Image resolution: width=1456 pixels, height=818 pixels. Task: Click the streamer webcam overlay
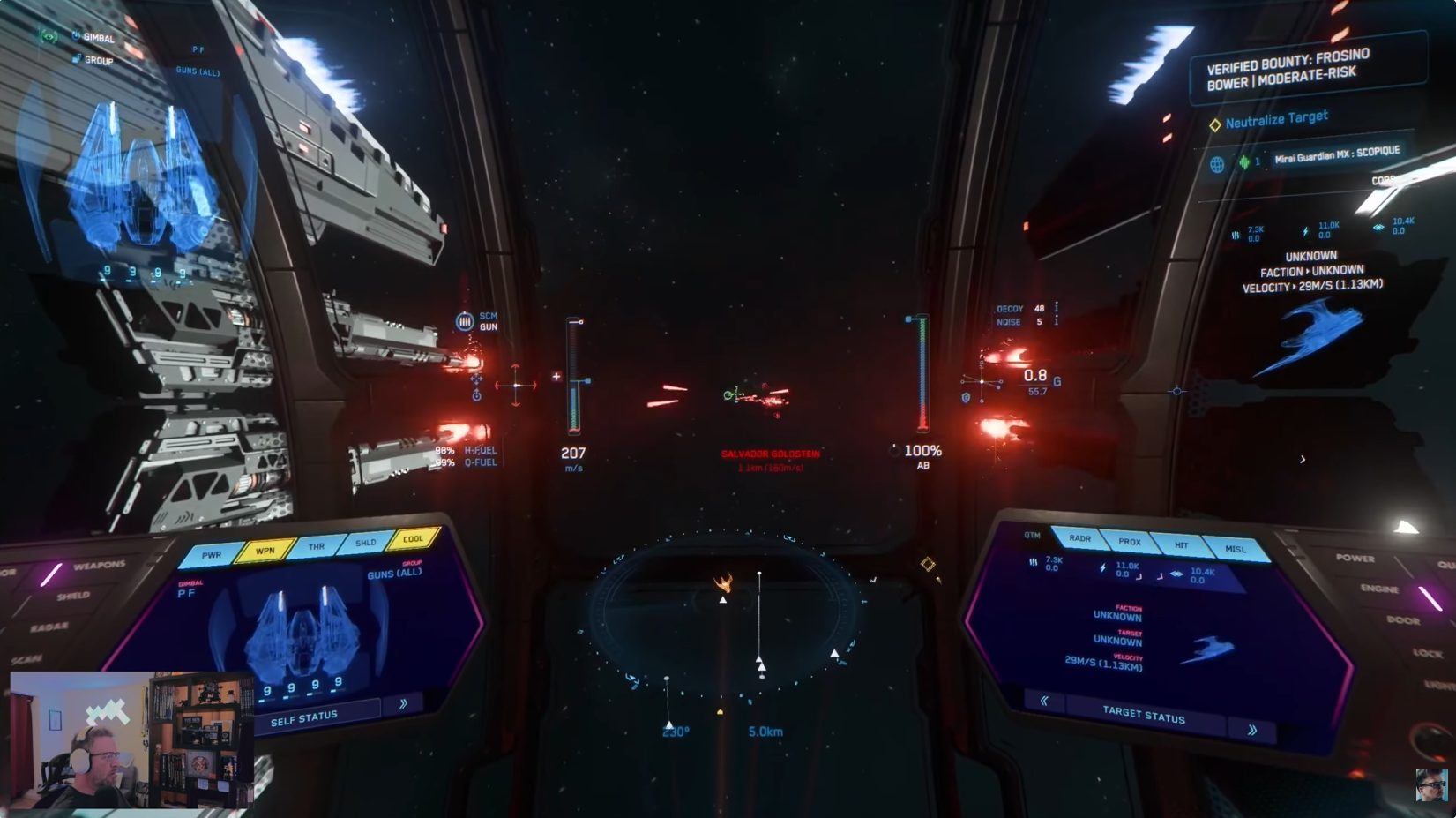tap(132, 739)
